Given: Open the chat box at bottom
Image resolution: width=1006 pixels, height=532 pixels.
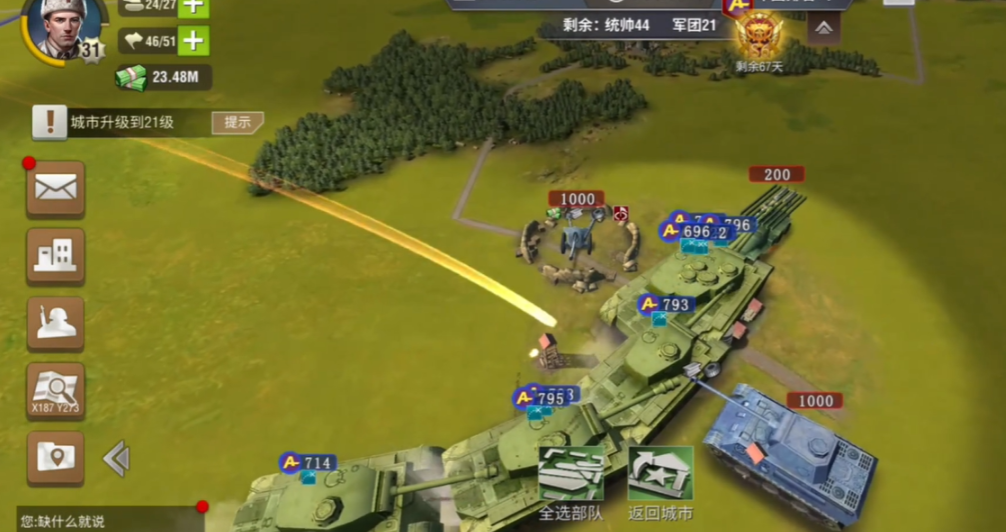Looking at the screenshot, I should (x=100, y=520).
